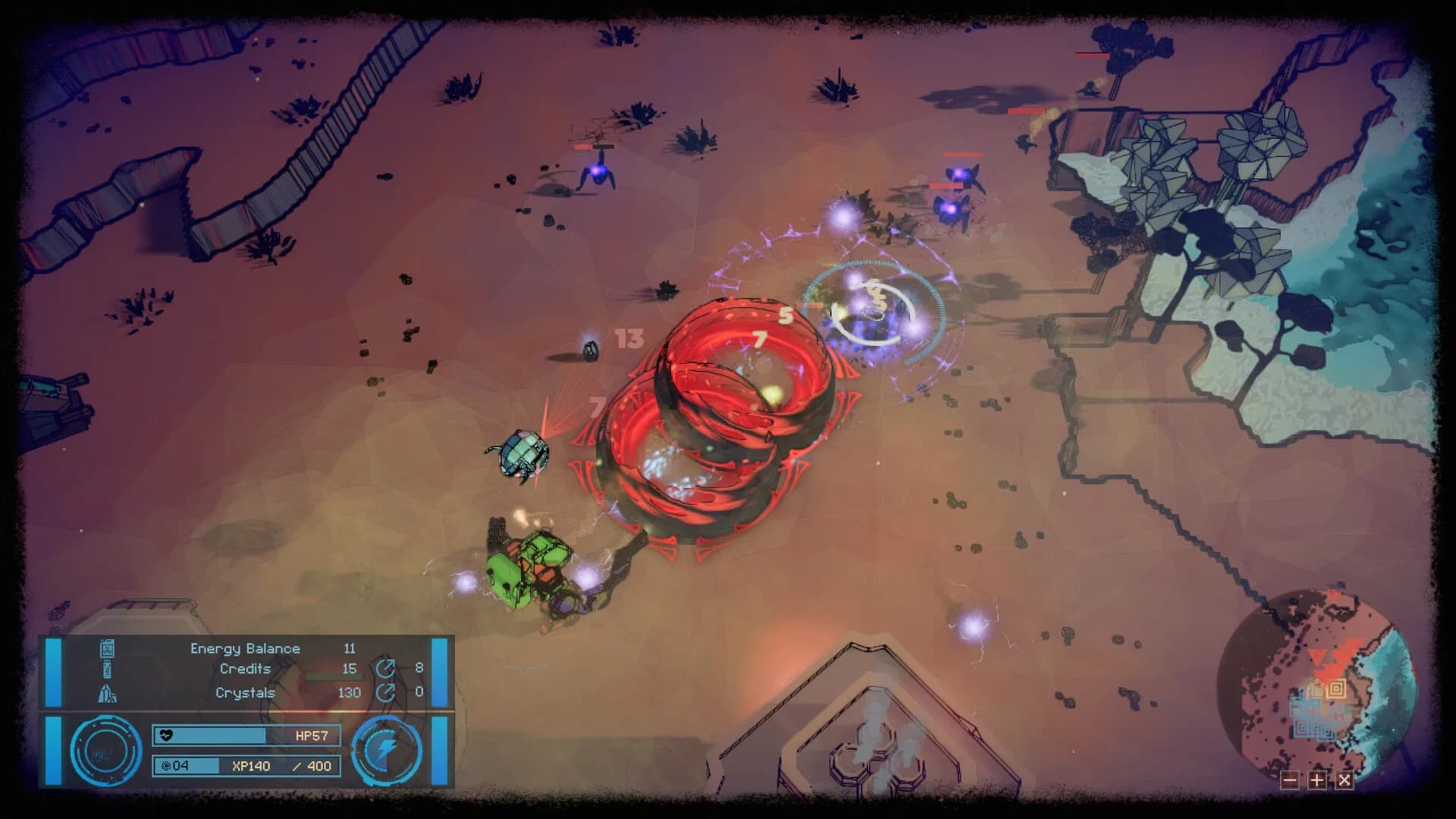Zoom out the minimap with the minus button
The height and width of the screenshot is (819, 1456).
[x=1291, y=780]
